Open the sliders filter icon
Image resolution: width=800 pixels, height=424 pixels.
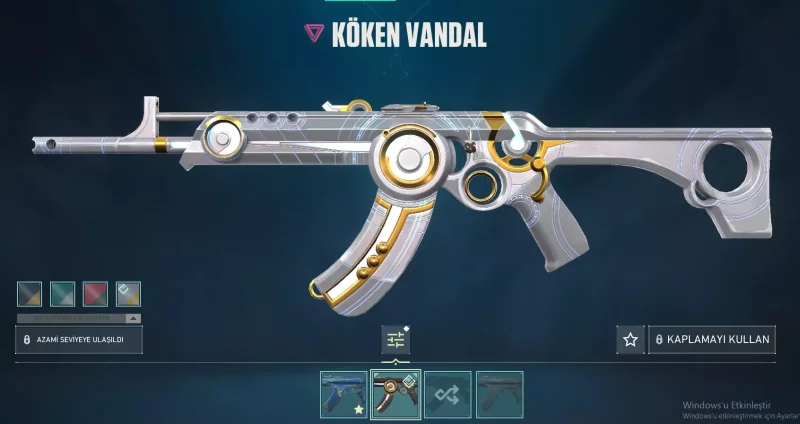[x=396, y=340]
